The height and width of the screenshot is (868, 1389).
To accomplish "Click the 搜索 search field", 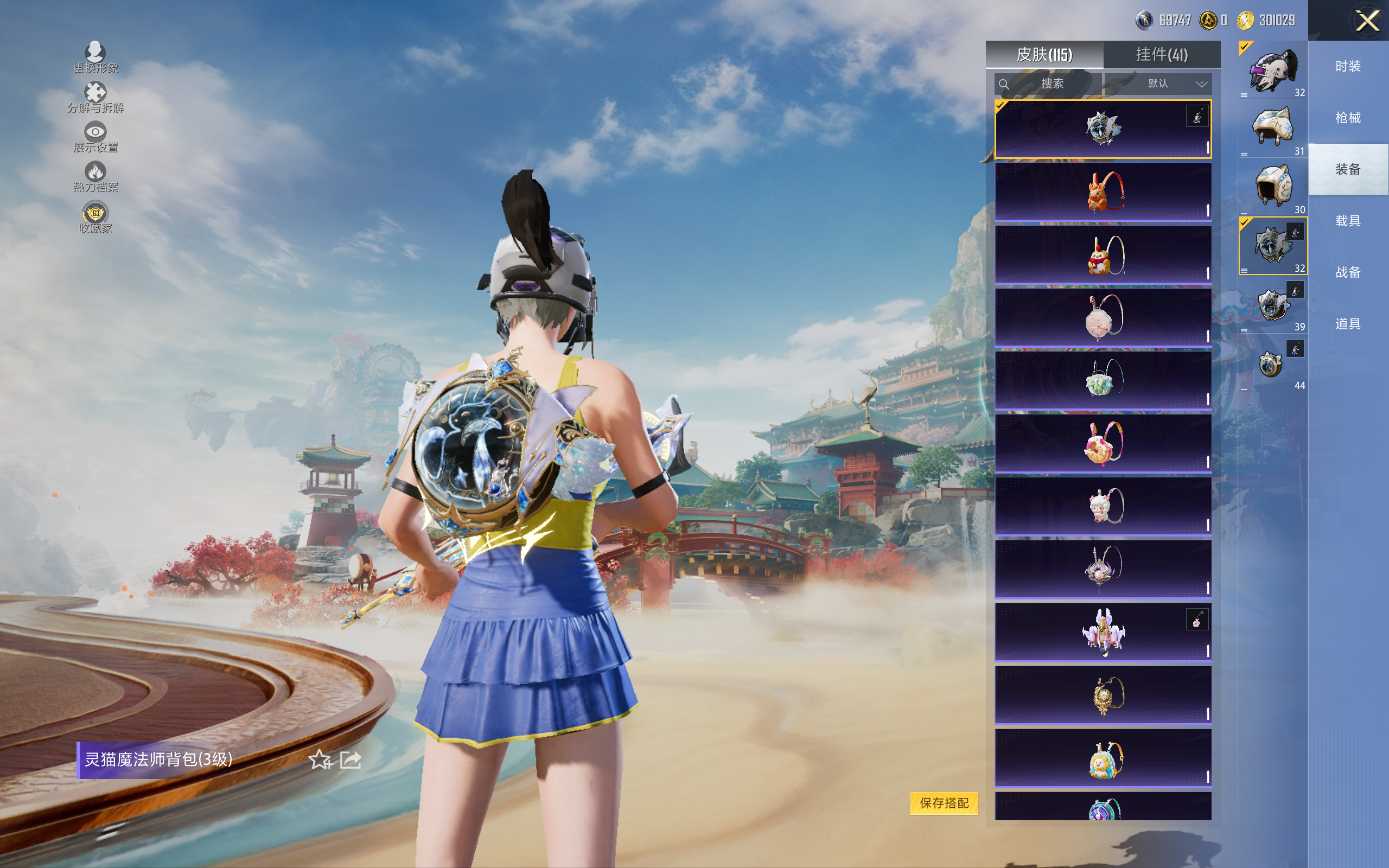I will pos(1049,84).
